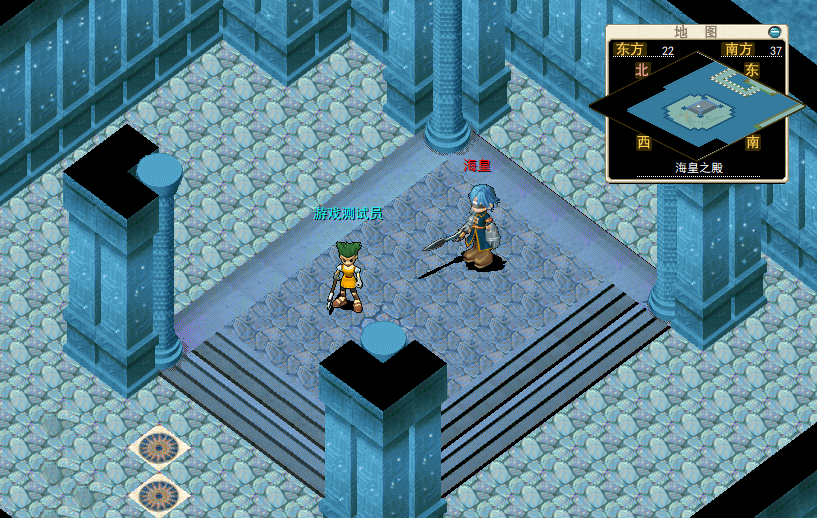The height and width of the screenshot is (518, 817).
Task: Click the minimap of 海皇之殿
Action: tap(697, 106)
